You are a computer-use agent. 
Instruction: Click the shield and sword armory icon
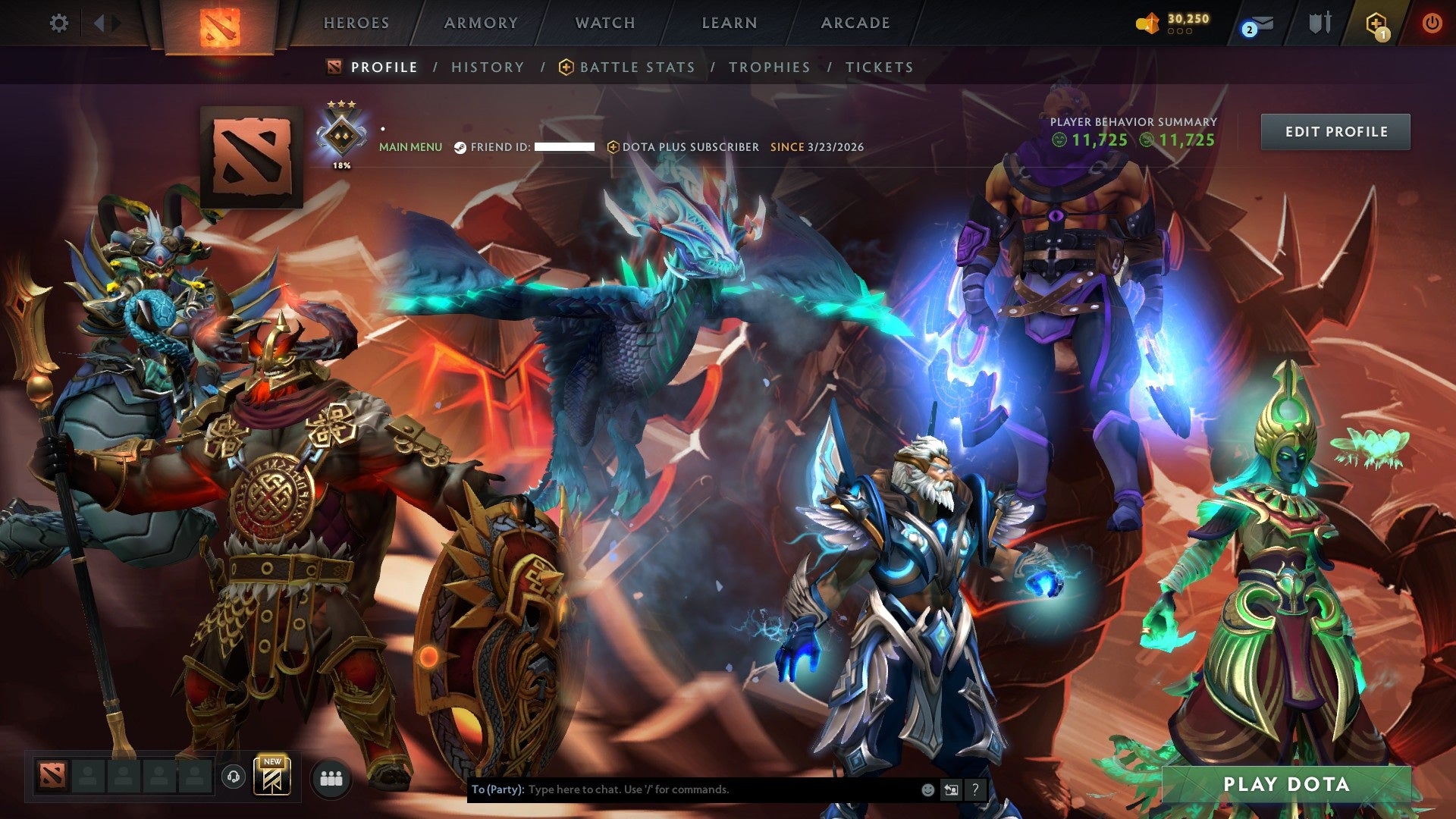click(x=1319, y=23)
